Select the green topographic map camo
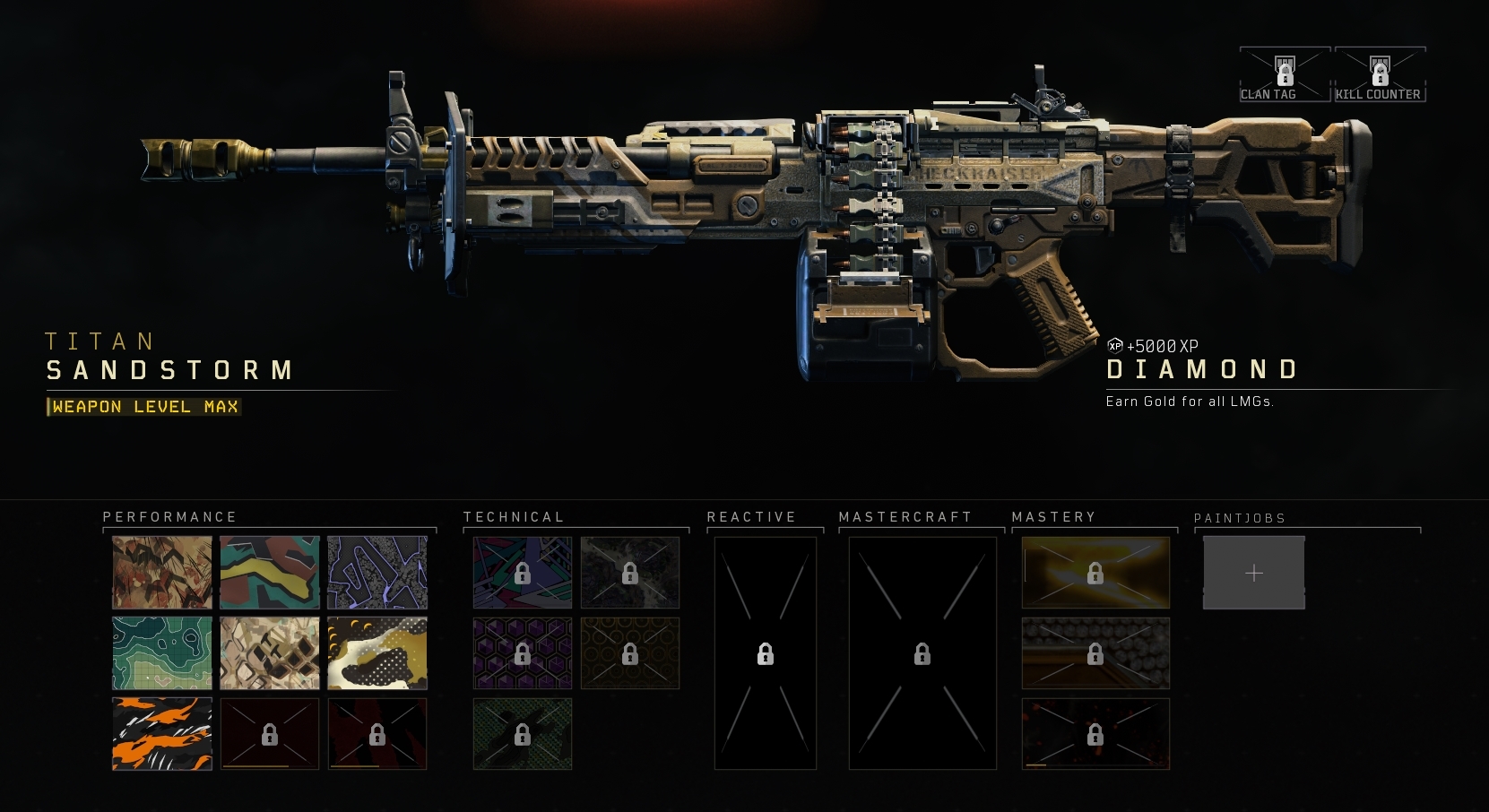Image resolution: width=1489 pixels, height=812 pixels. [x=162, y=653]
